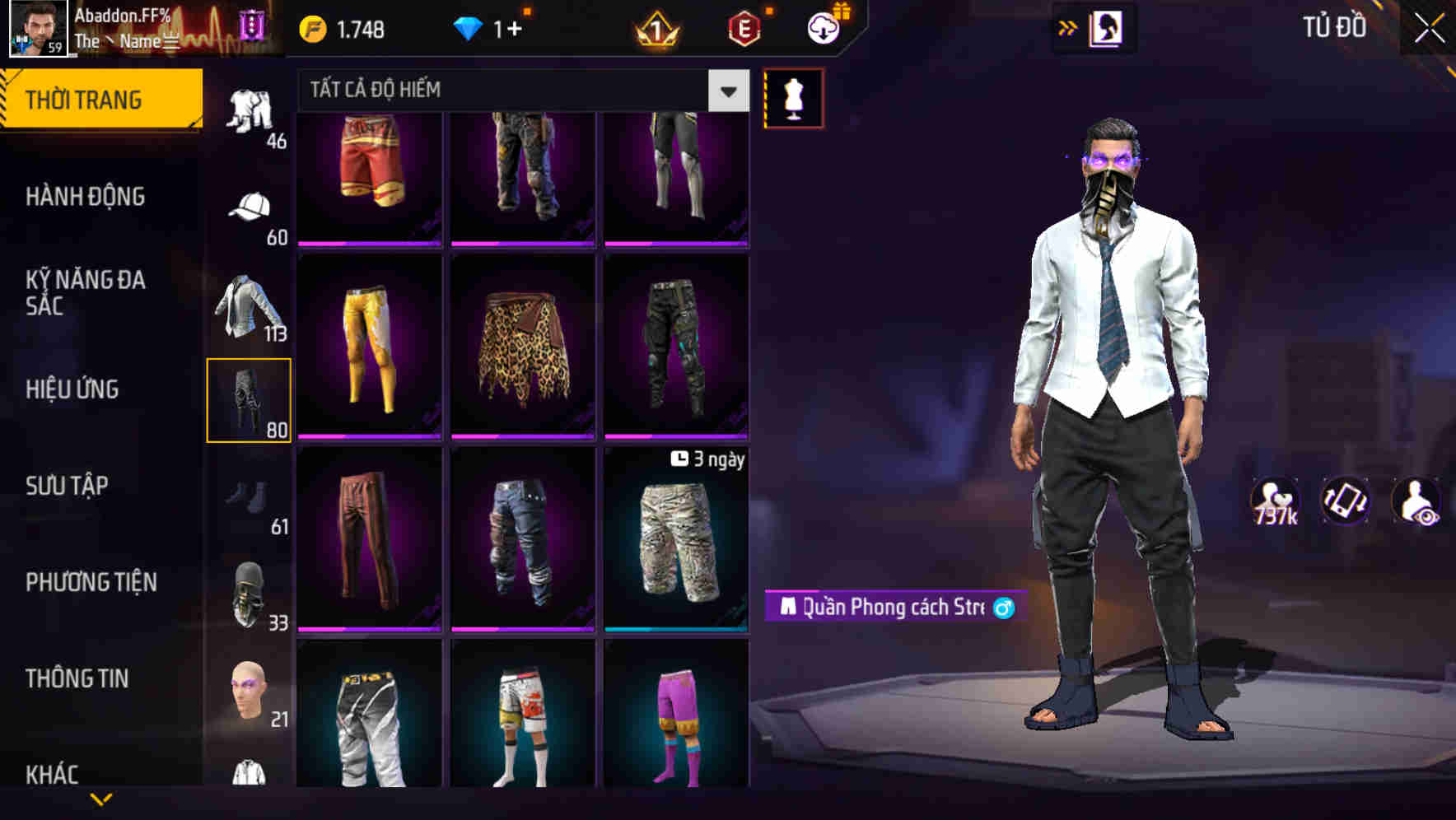Expand the left menu with the bottom chevron
Image resolution: width=1456 pixels, height=820 pixels.
100,799
